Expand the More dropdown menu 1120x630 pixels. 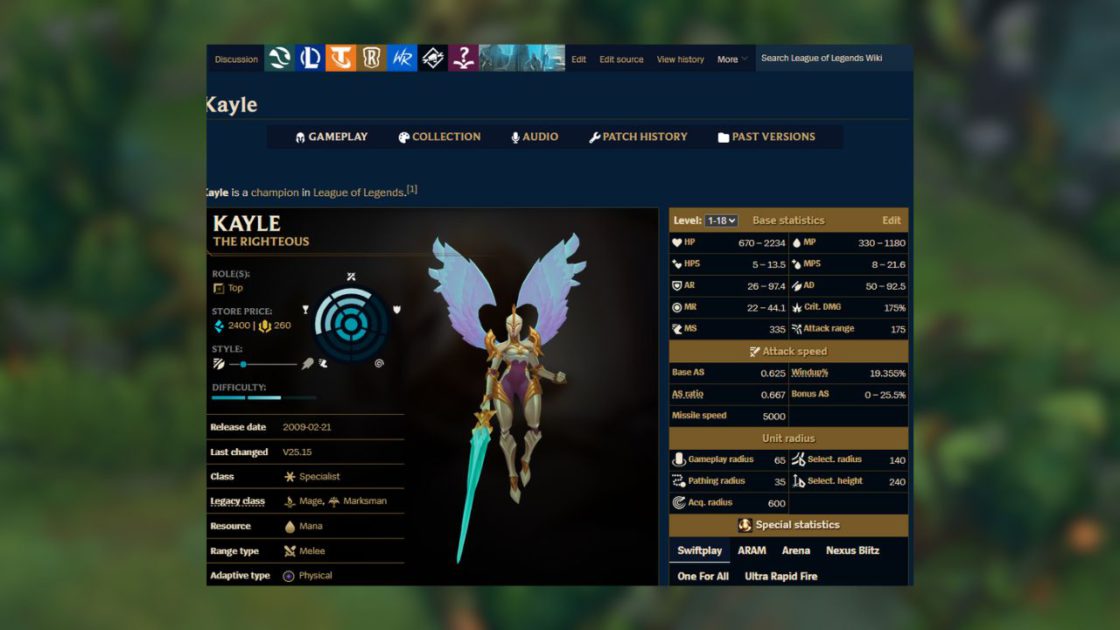(732, 59)
